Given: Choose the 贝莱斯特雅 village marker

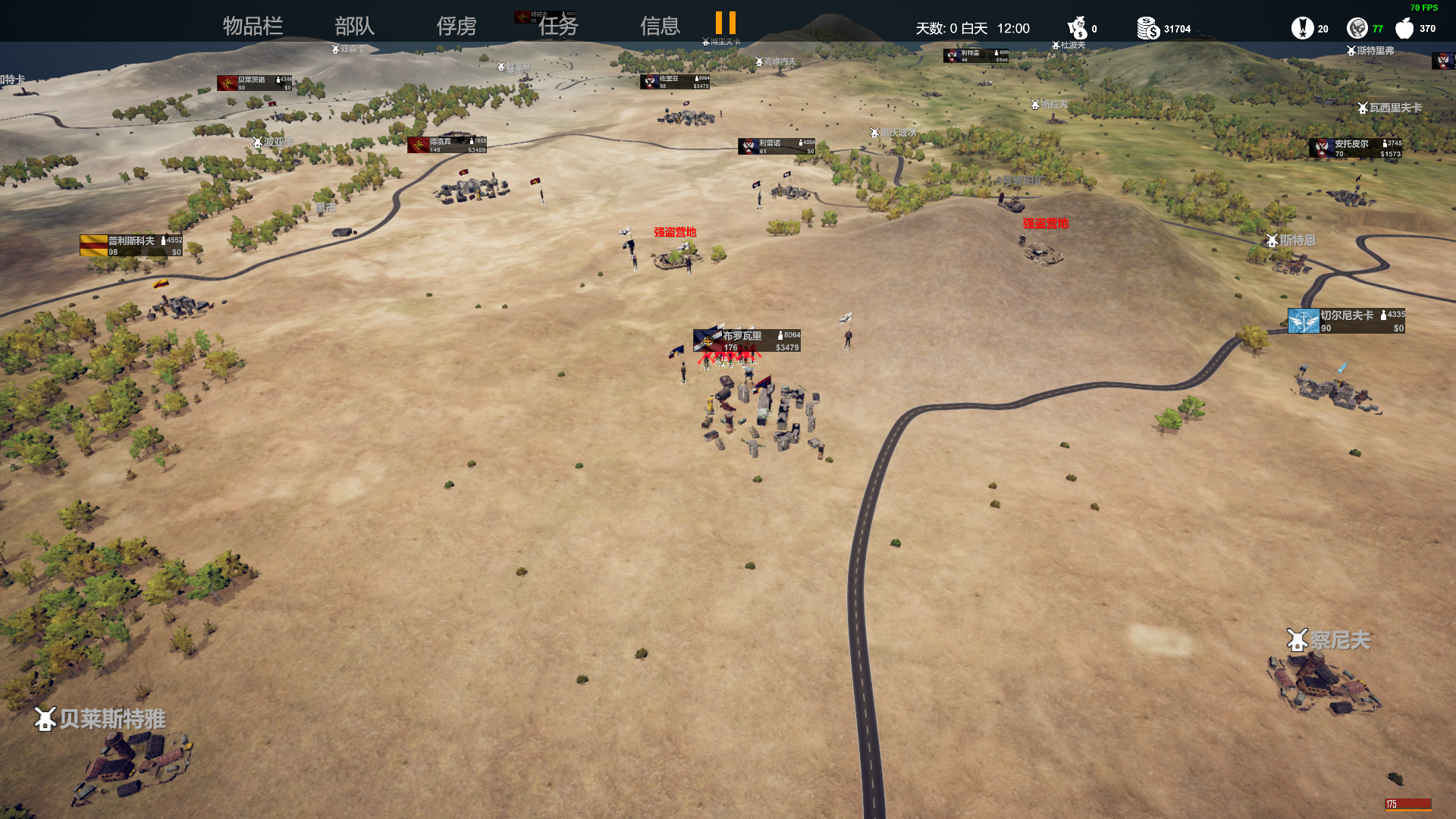Looking at the screenshot, I should click(100, 719).
